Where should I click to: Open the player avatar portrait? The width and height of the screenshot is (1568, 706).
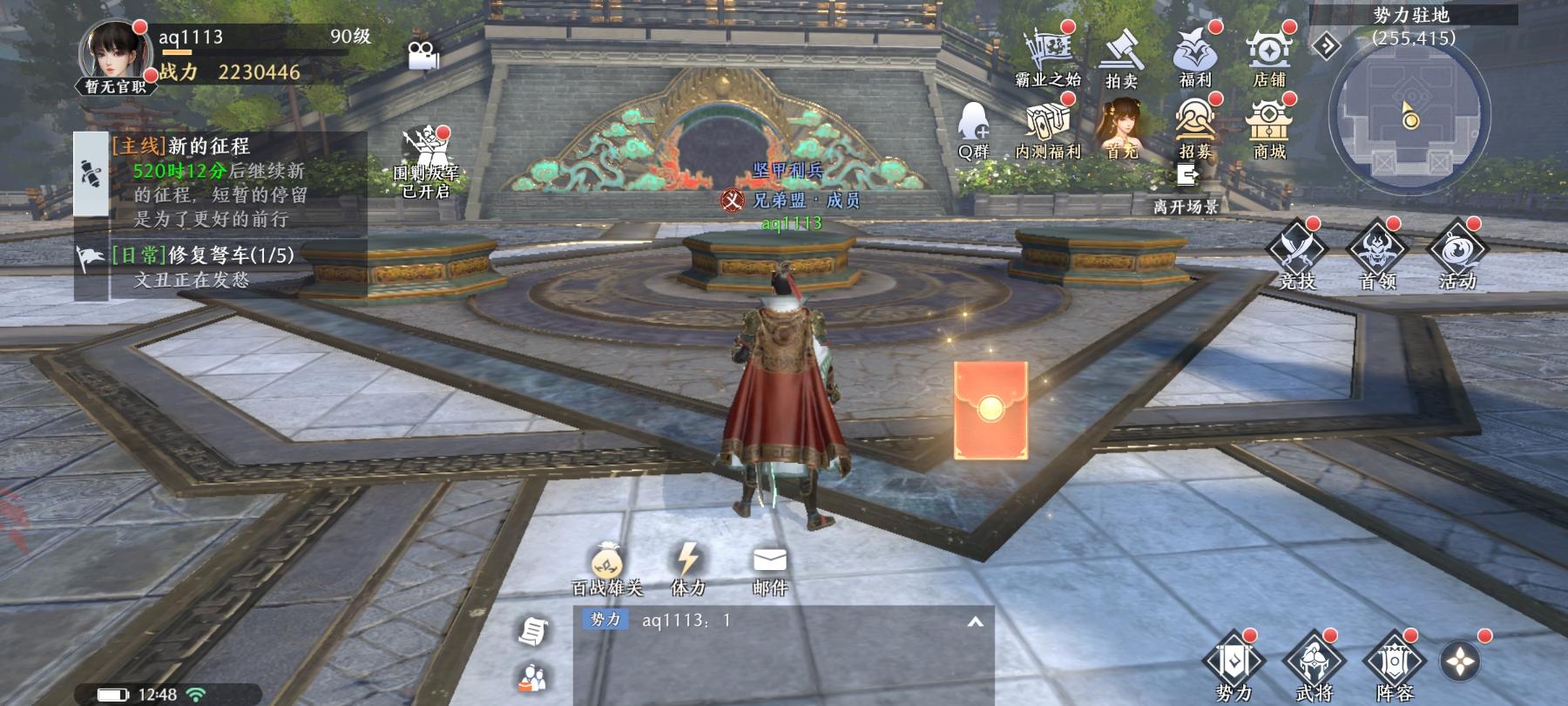coord(112,52)
